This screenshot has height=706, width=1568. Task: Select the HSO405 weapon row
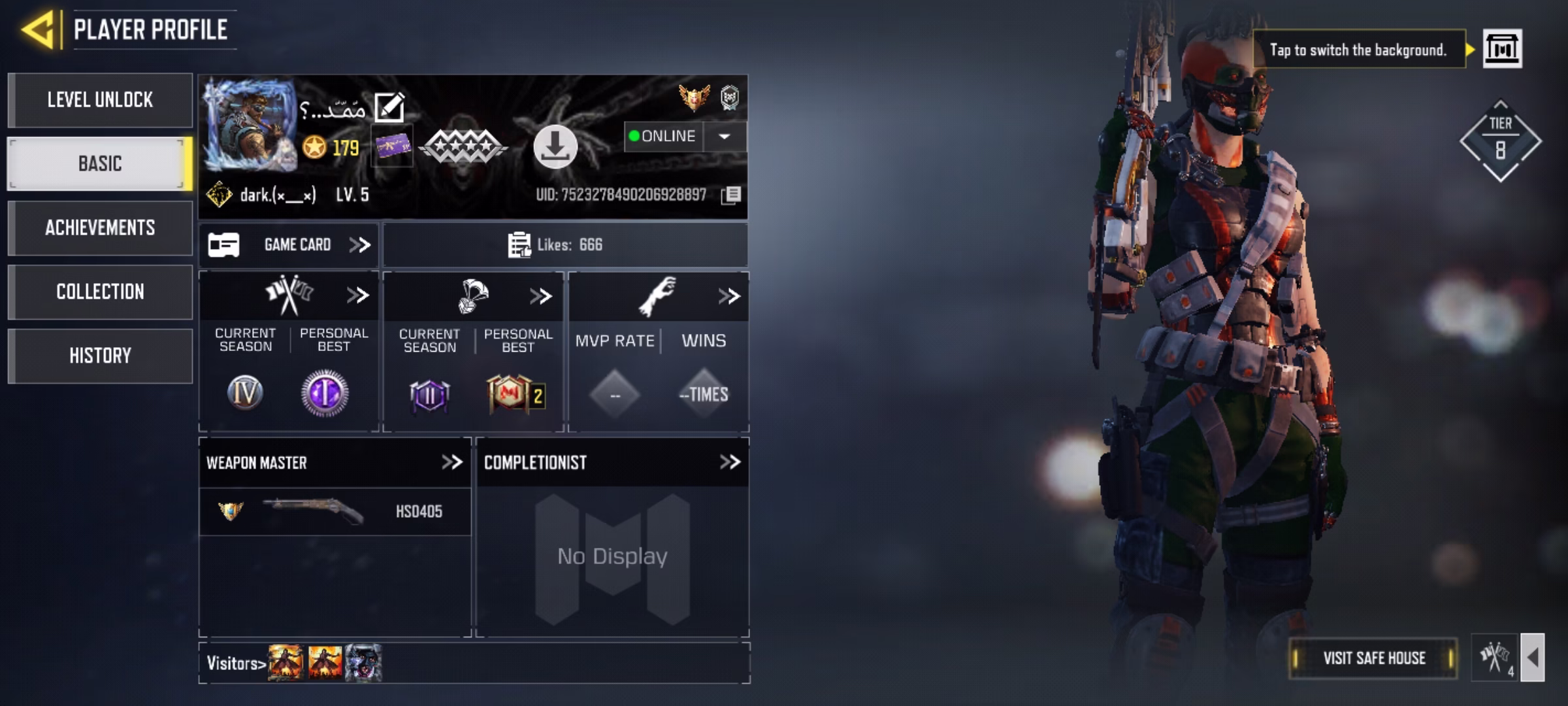[335, 511]
